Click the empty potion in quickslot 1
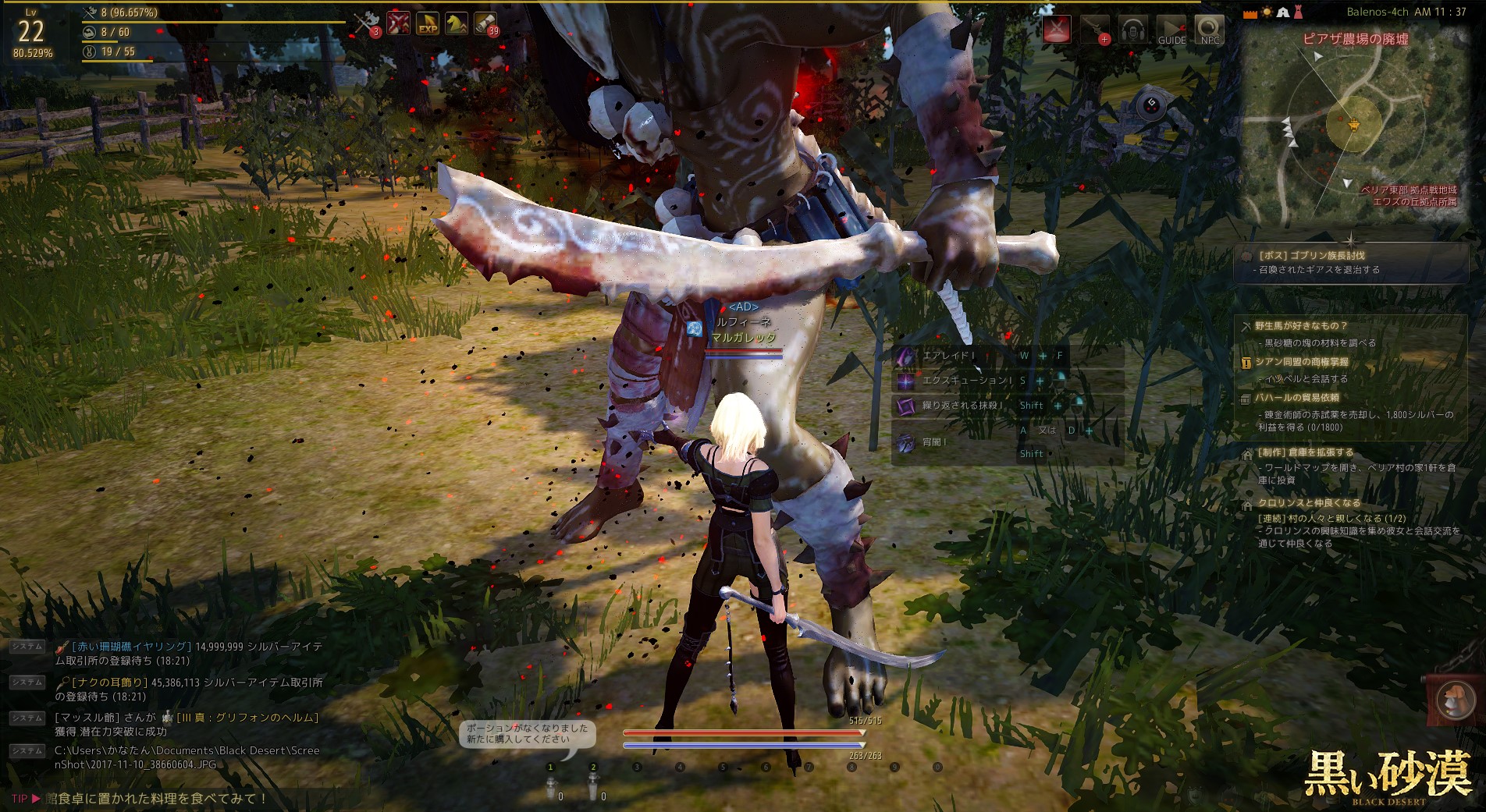Image resolution: width=1486 pixels, height=812 pixels. pyautogui.click(x=551, y=789)
